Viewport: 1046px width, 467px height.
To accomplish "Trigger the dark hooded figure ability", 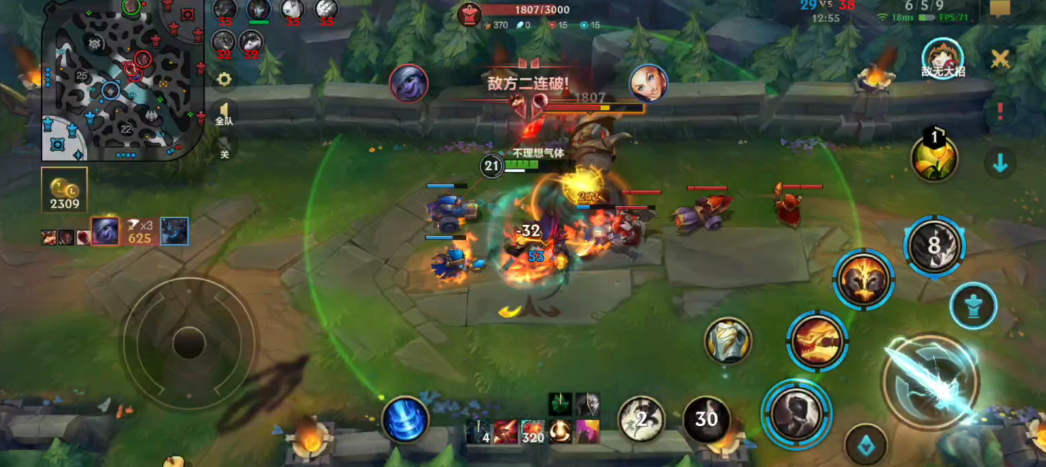I will 796,410.
